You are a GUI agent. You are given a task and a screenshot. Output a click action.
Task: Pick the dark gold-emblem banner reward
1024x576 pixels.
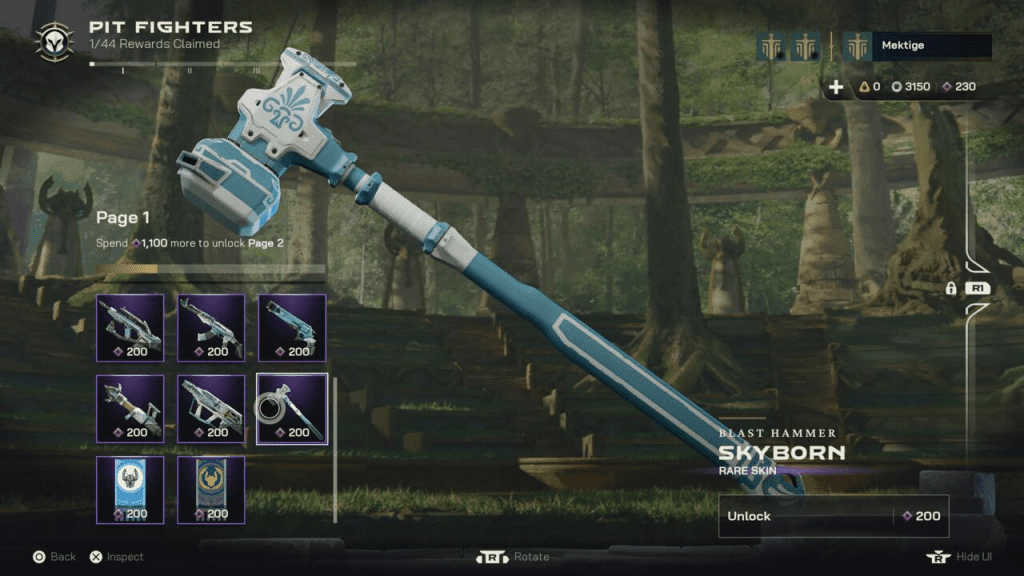click(x=211, y=489)
